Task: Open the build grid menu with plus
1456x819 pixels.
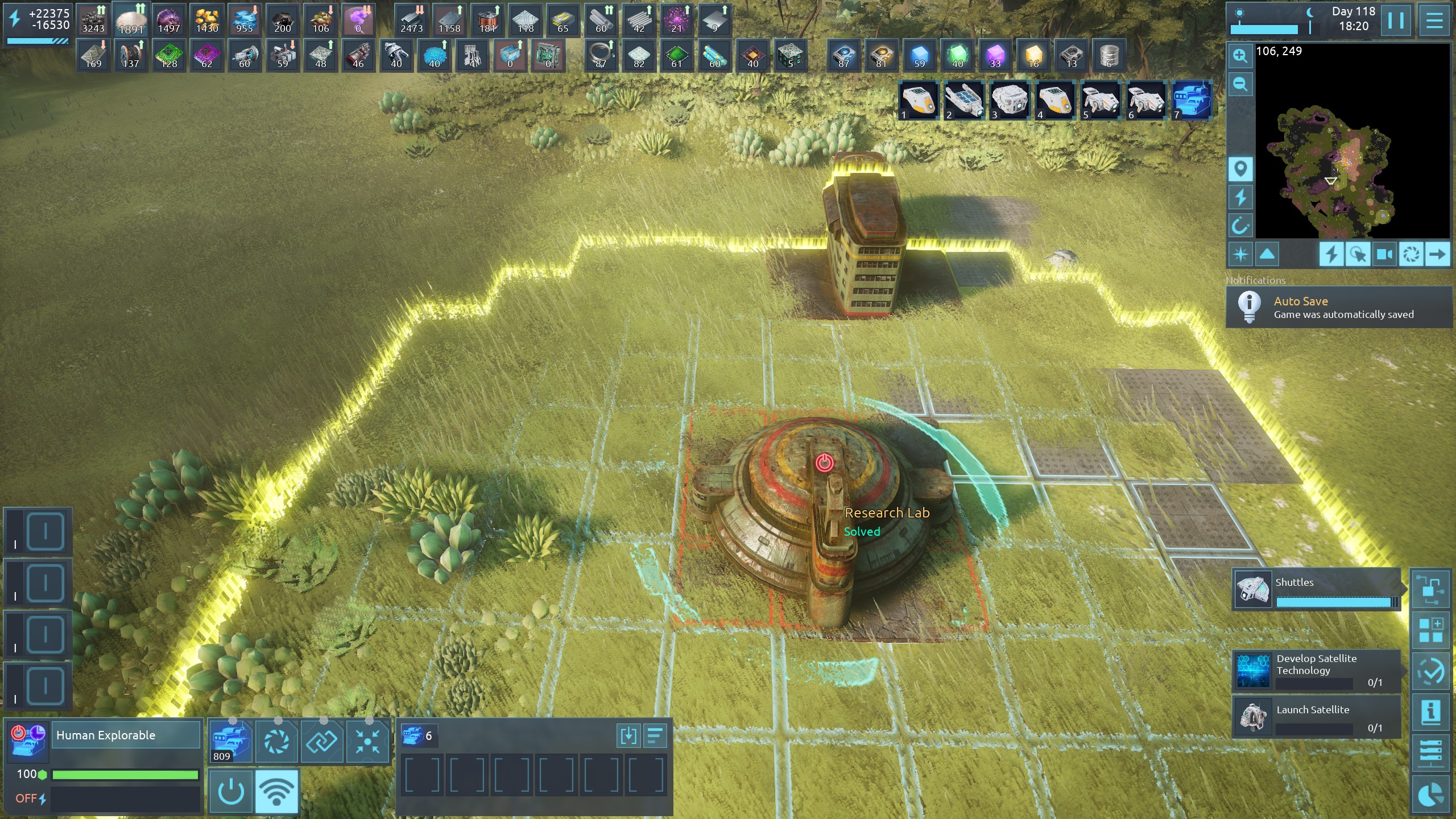Action: (1430, 630)
